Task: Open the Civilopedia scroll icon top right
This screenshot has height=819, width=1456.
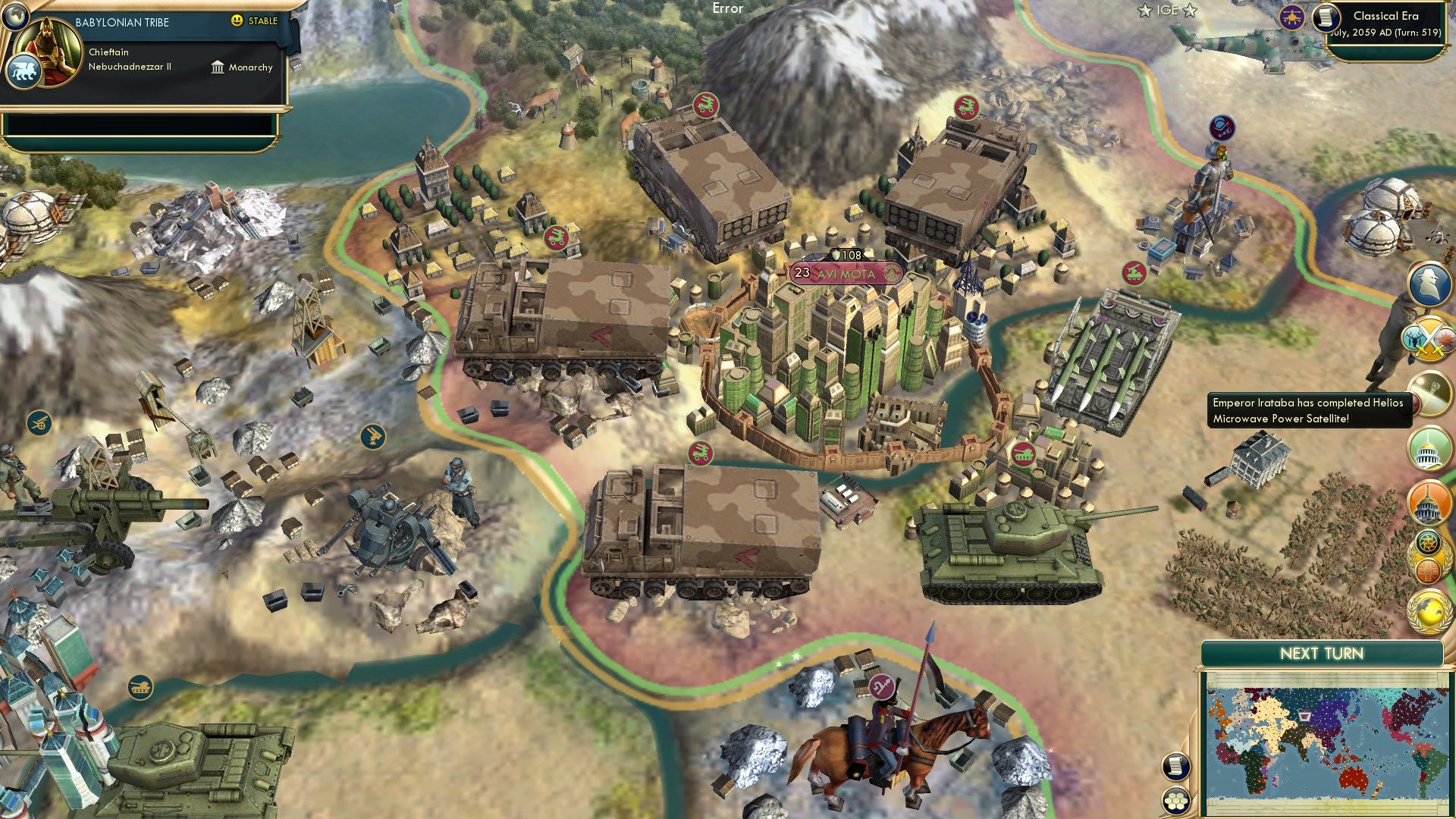Action: [1326, 19]
